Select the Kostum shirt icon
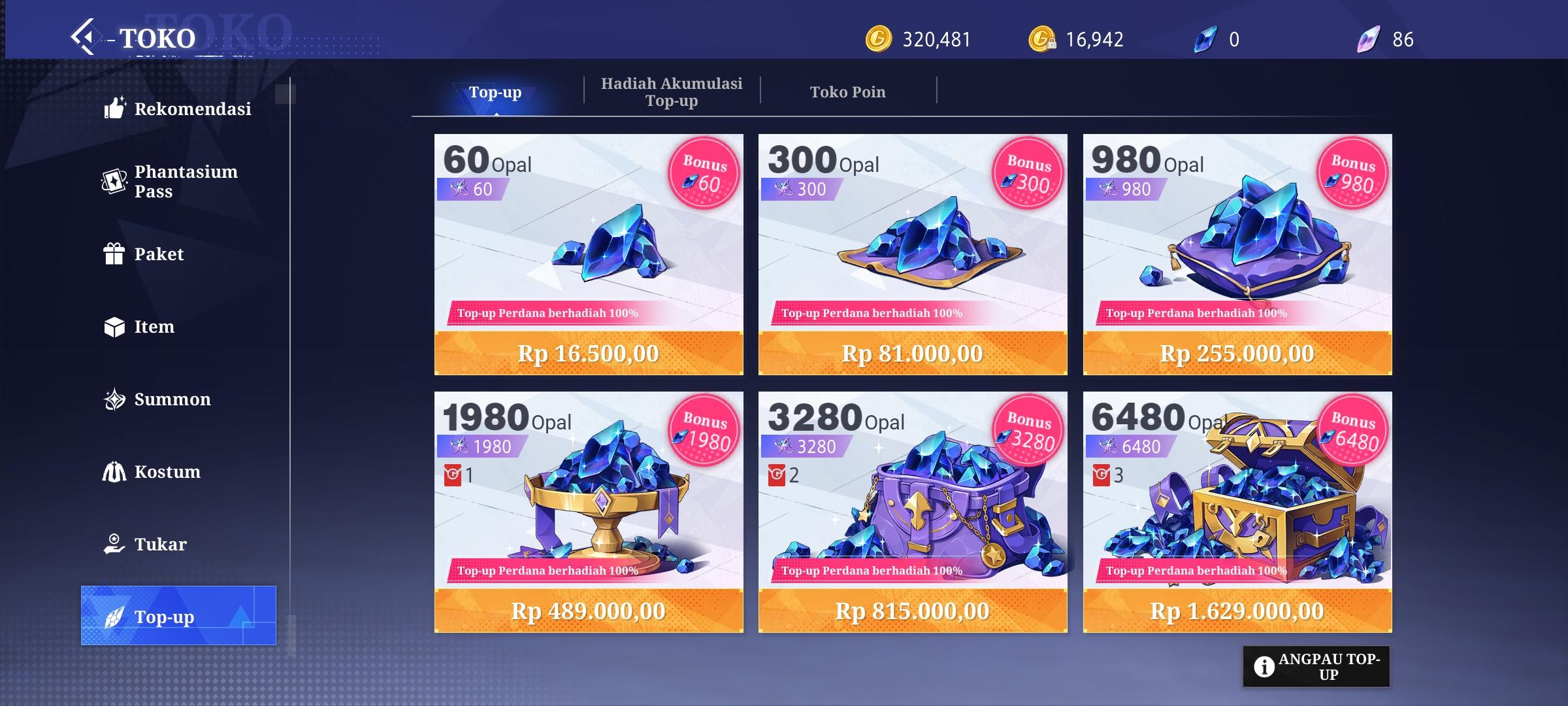 tap(114, 471)
